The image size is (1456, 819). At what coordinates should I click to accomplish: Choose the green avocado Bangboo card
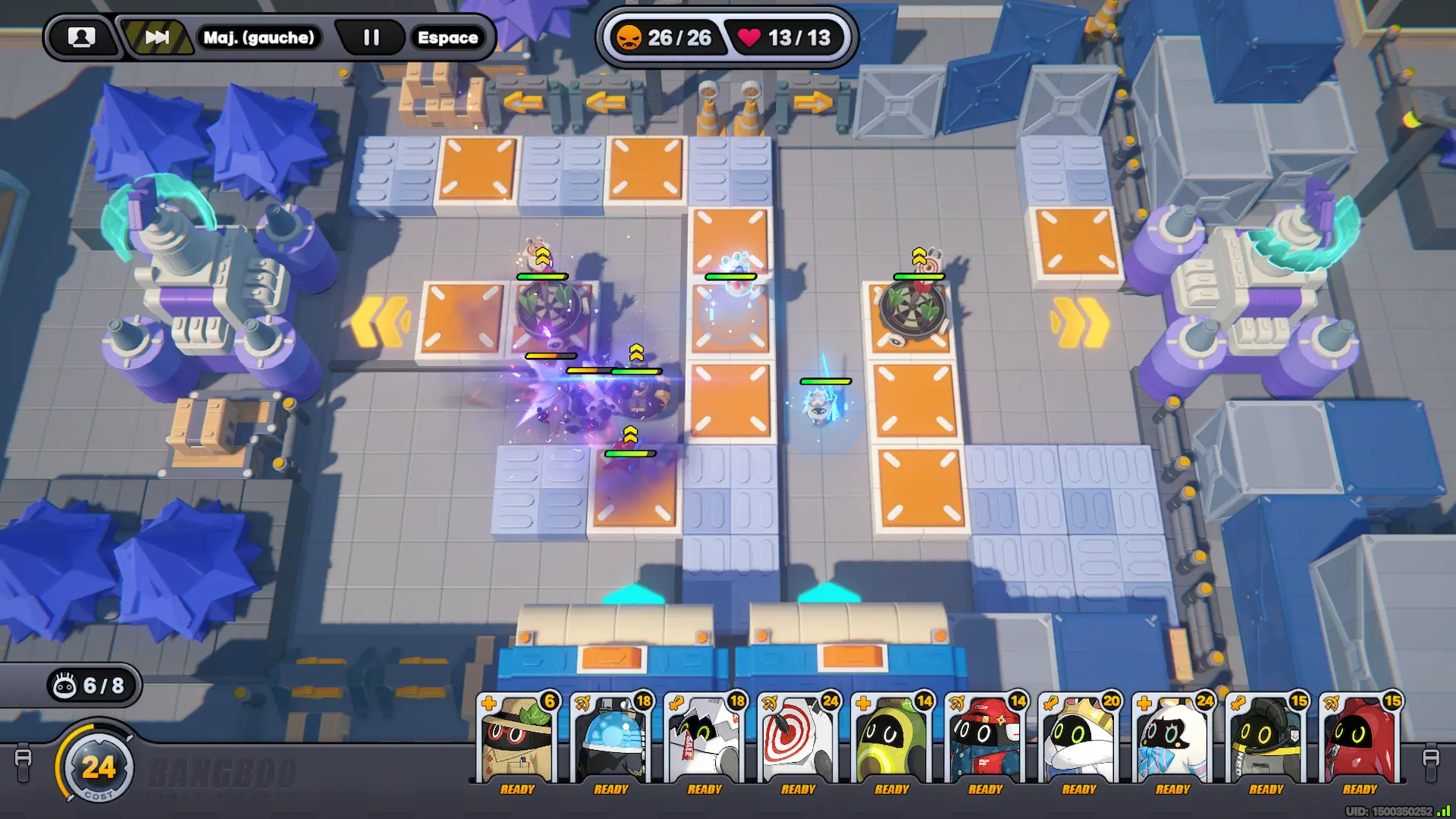[x=892, y=741]
